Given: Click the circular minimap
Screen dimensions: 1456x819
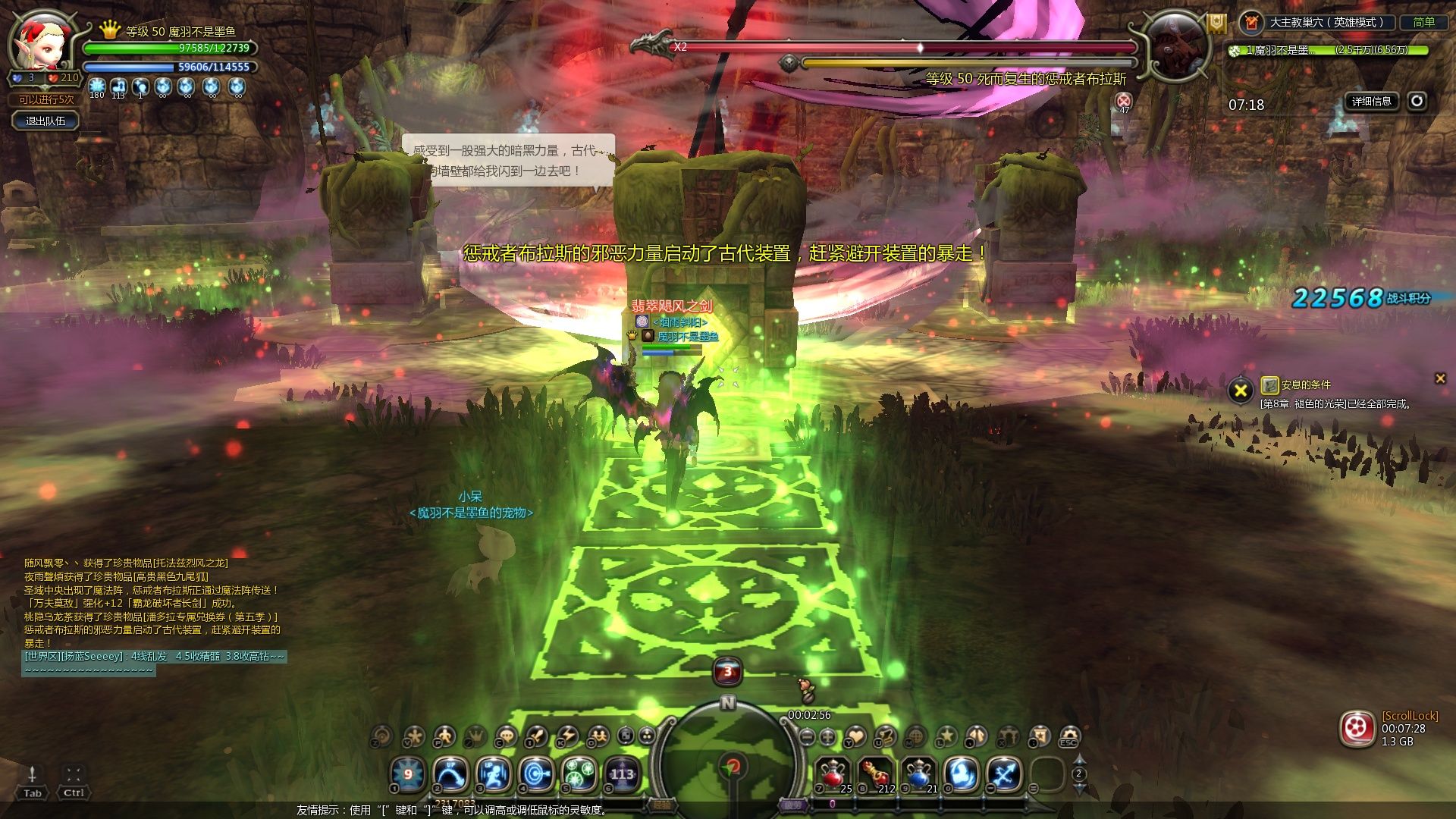Looking at the screenshot, I should pyautogui.click(x=728, y=758).
